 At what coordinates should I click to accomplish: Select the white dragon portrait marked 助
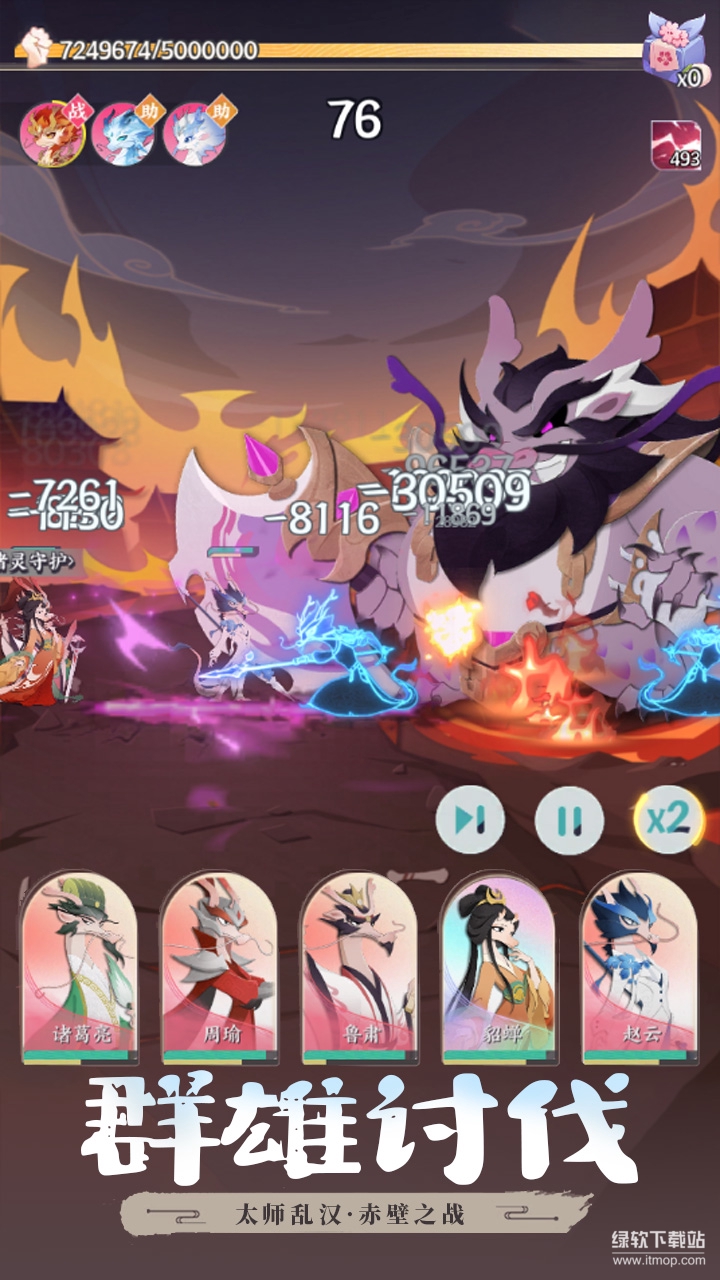195,132
